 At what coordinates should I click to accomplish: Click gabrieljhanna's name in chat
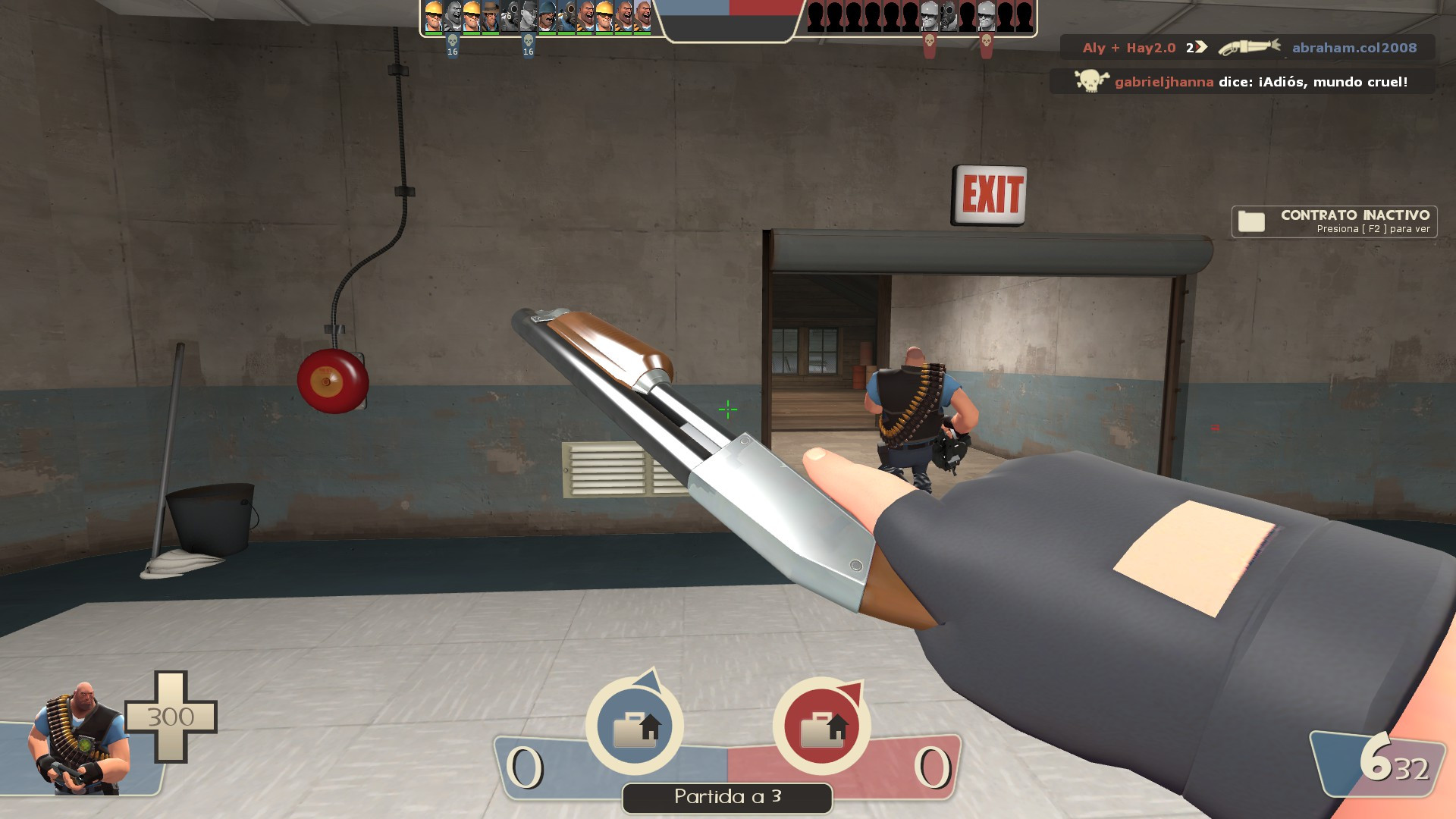pyautogui.click(x=1164, y=83)
